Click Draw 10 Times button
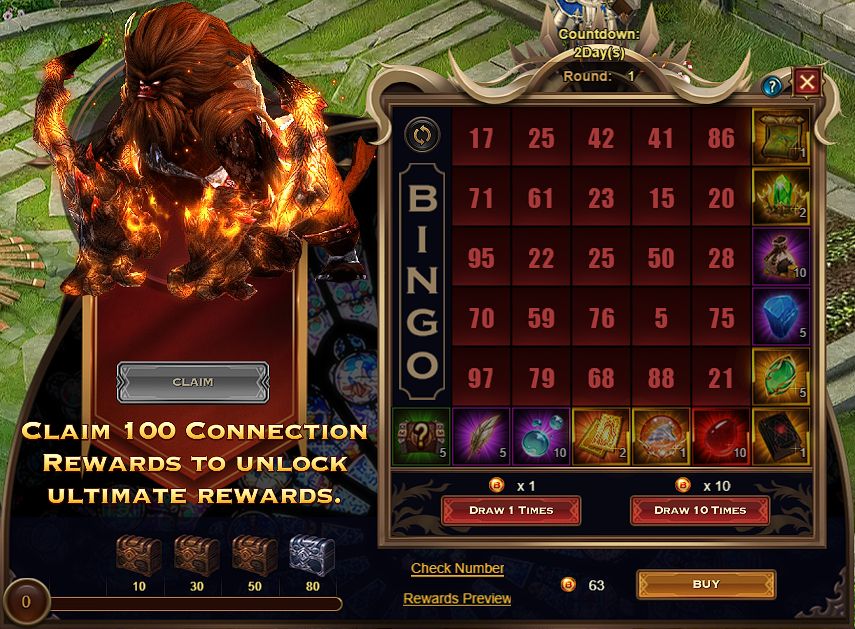855x629 pixels. tap(699, 510)
